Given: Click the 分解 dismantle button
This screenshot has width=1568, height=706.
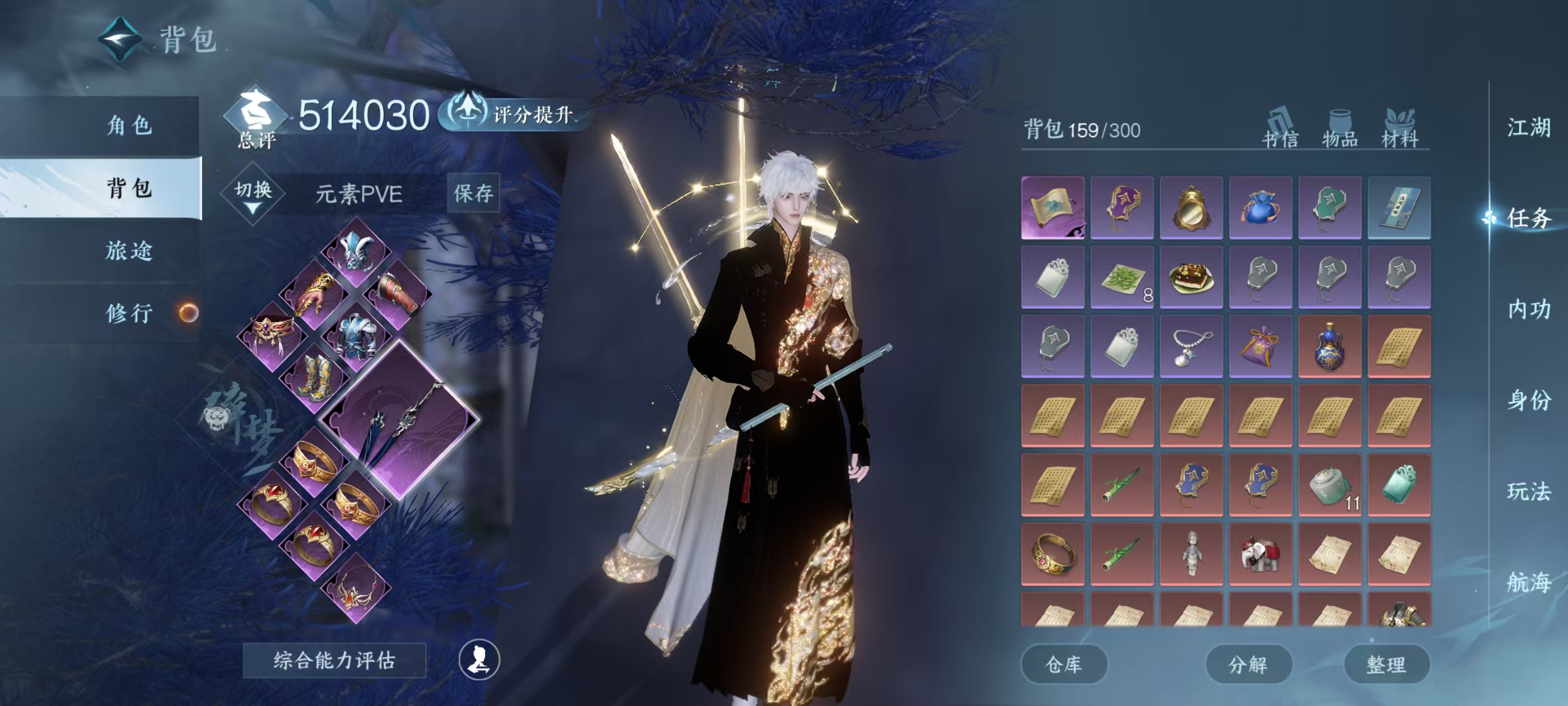Looking at the screenshot, I should [1248, 665].
